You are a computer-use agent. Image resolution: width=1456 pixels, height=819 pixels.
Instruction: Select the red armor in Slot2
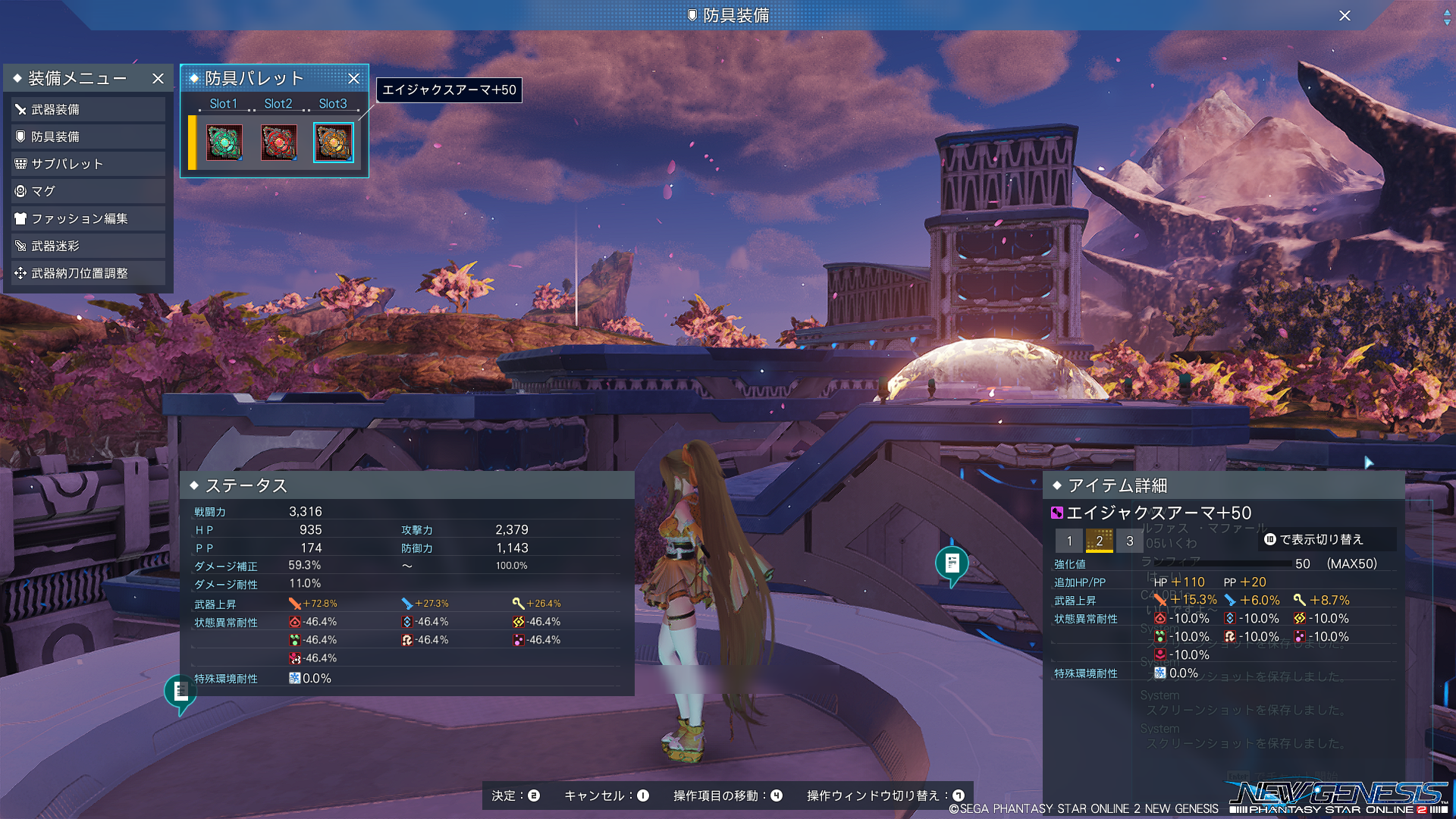[x=279, y=143]
